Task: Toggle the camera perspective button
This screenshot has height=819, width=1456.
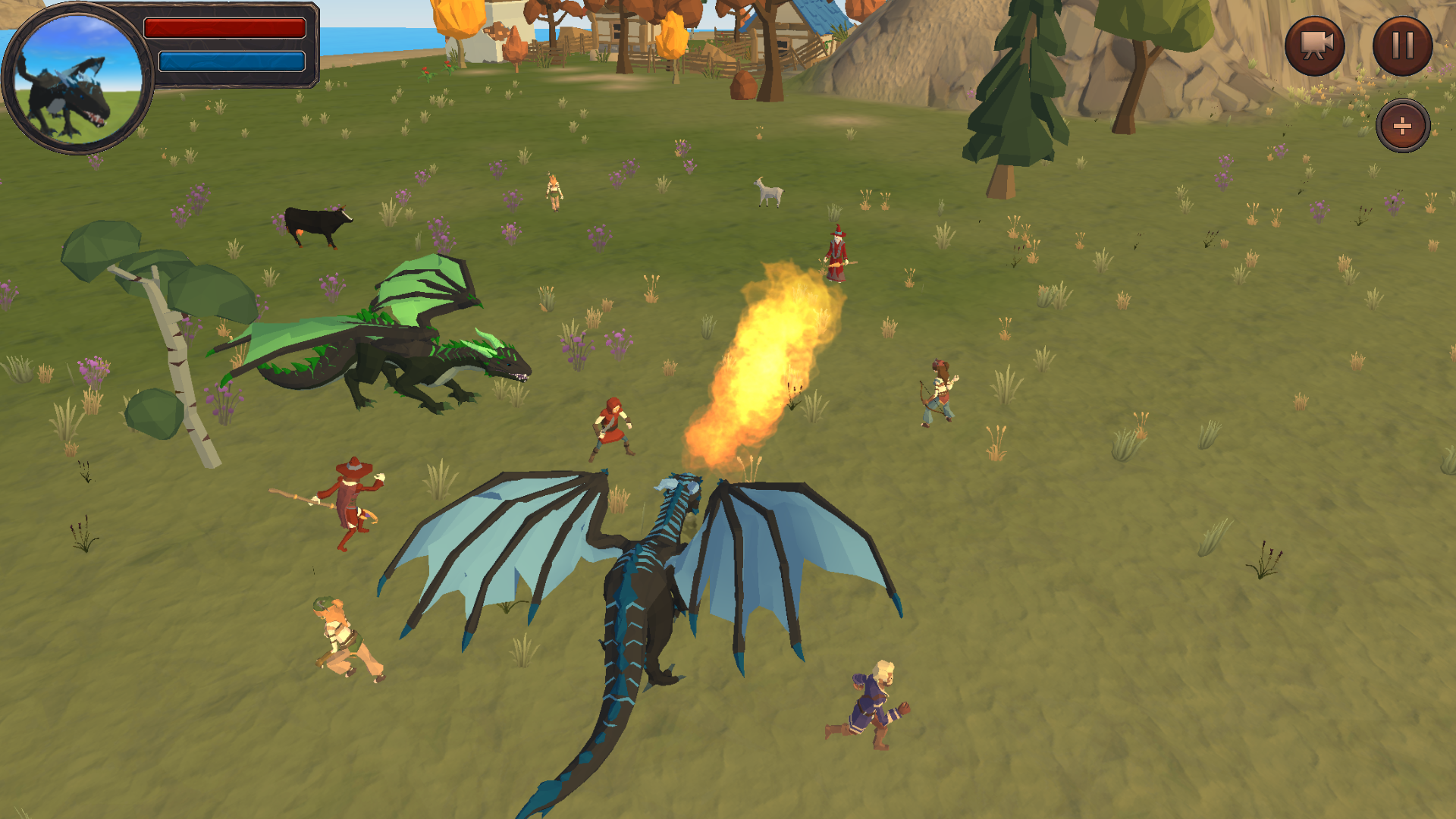Action: coord(1314,45)
